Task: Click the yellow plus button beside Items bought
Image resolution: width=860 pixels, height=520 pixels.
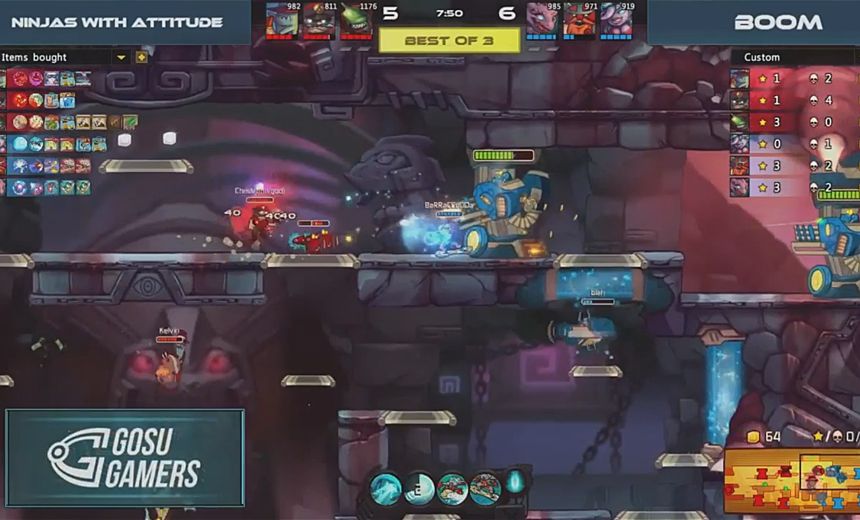Action: point(141,57)
